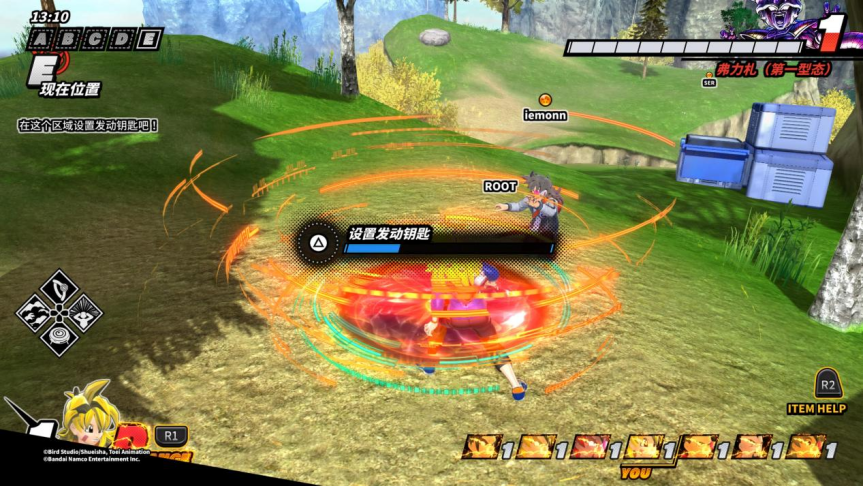This screenshot has width=863, height=486.
Task: Select area A in the zone tracker
Action: pos(40,40)
